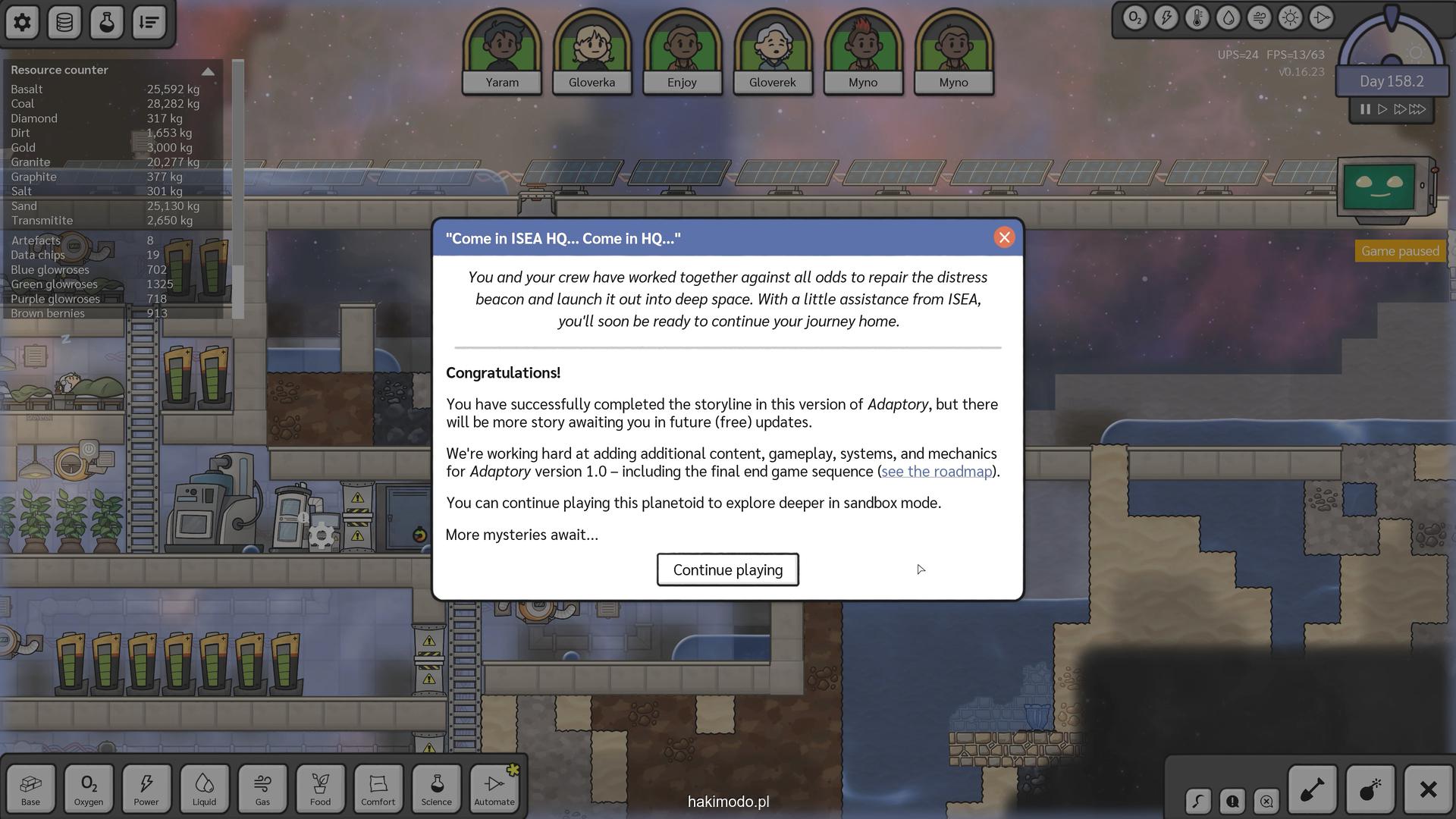Toggle the pause button under the day counter
The width and height of the screenshot is (1456, 819).
pos(1365,109)
